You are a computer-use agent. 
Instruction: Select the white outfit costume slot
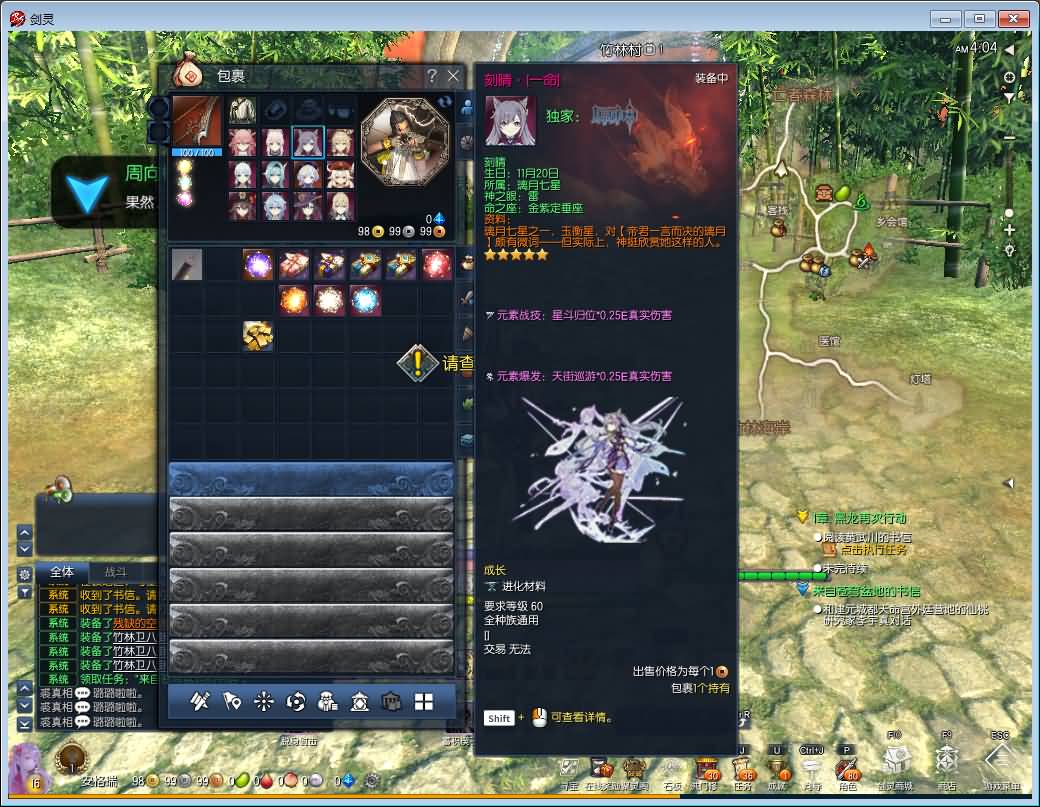[x=242, y=110]
